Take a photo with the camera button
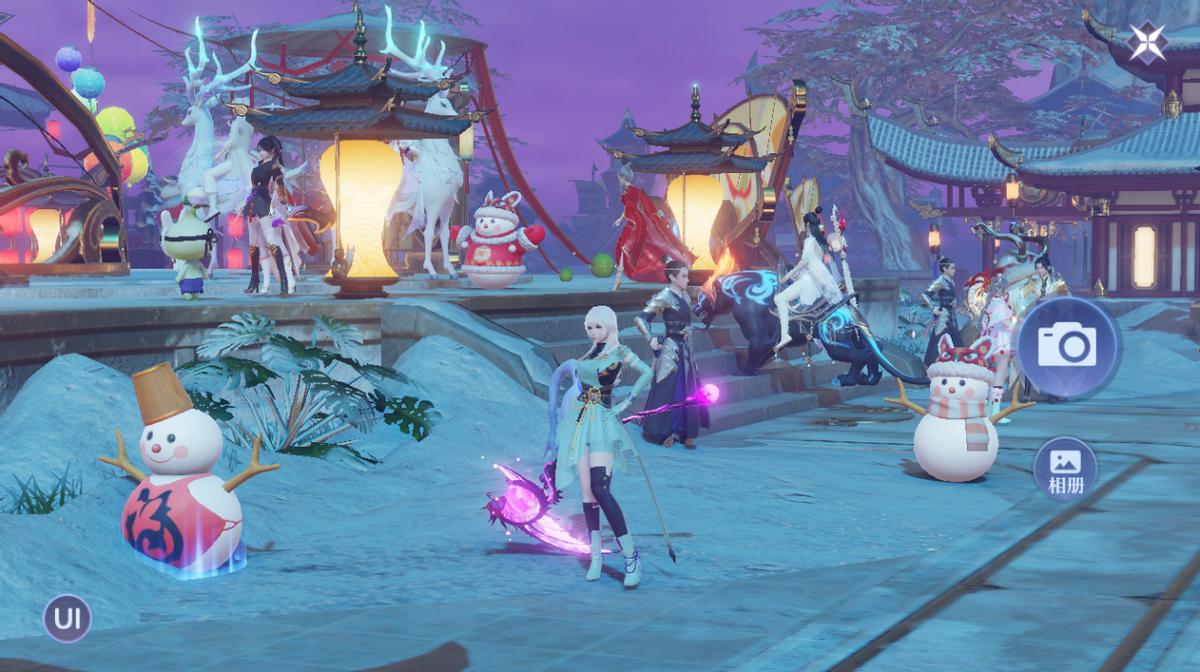Viewport: 1200px width, 672px height. pyautogui.click(x=1066, y=346)
